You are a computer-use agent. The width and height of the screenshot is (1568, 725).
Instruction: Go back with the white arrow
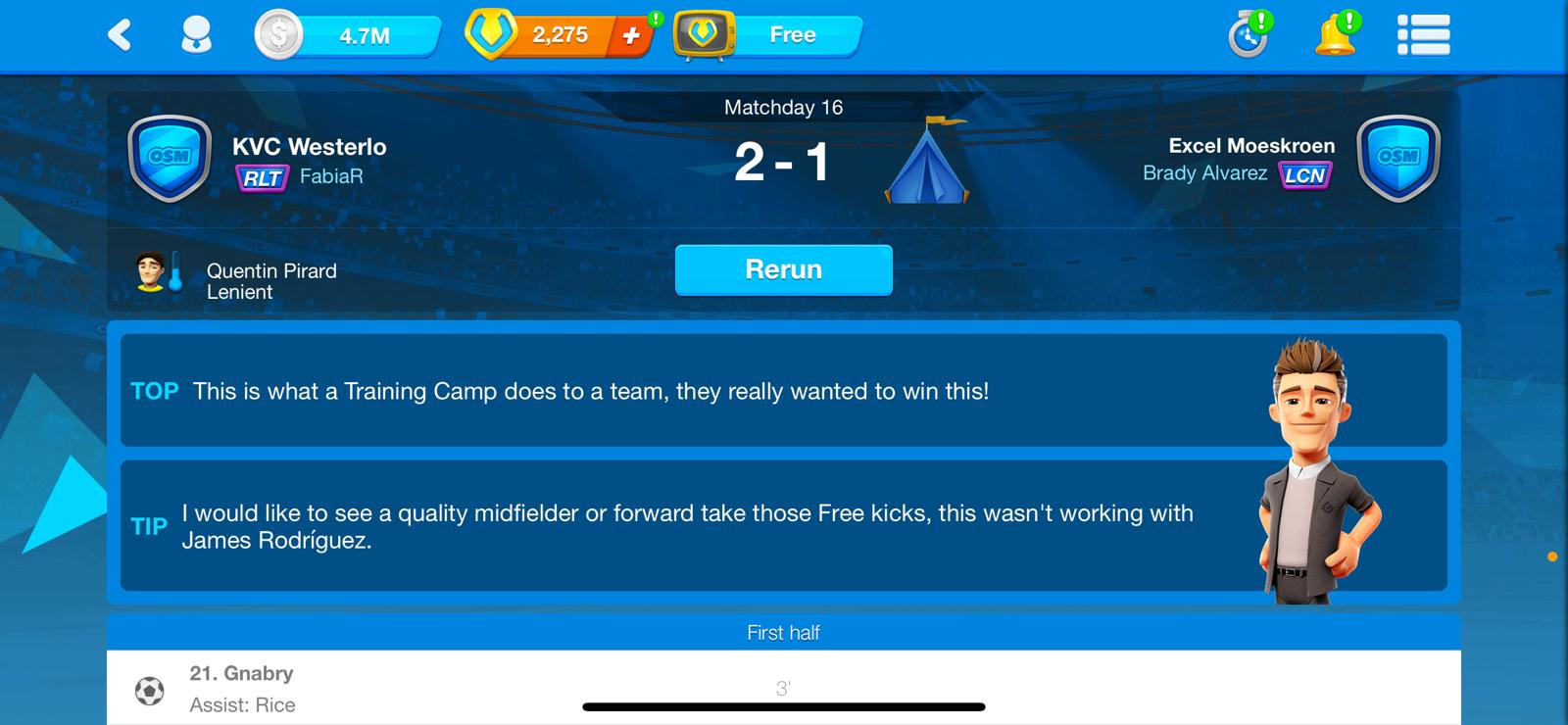point(120,35)
